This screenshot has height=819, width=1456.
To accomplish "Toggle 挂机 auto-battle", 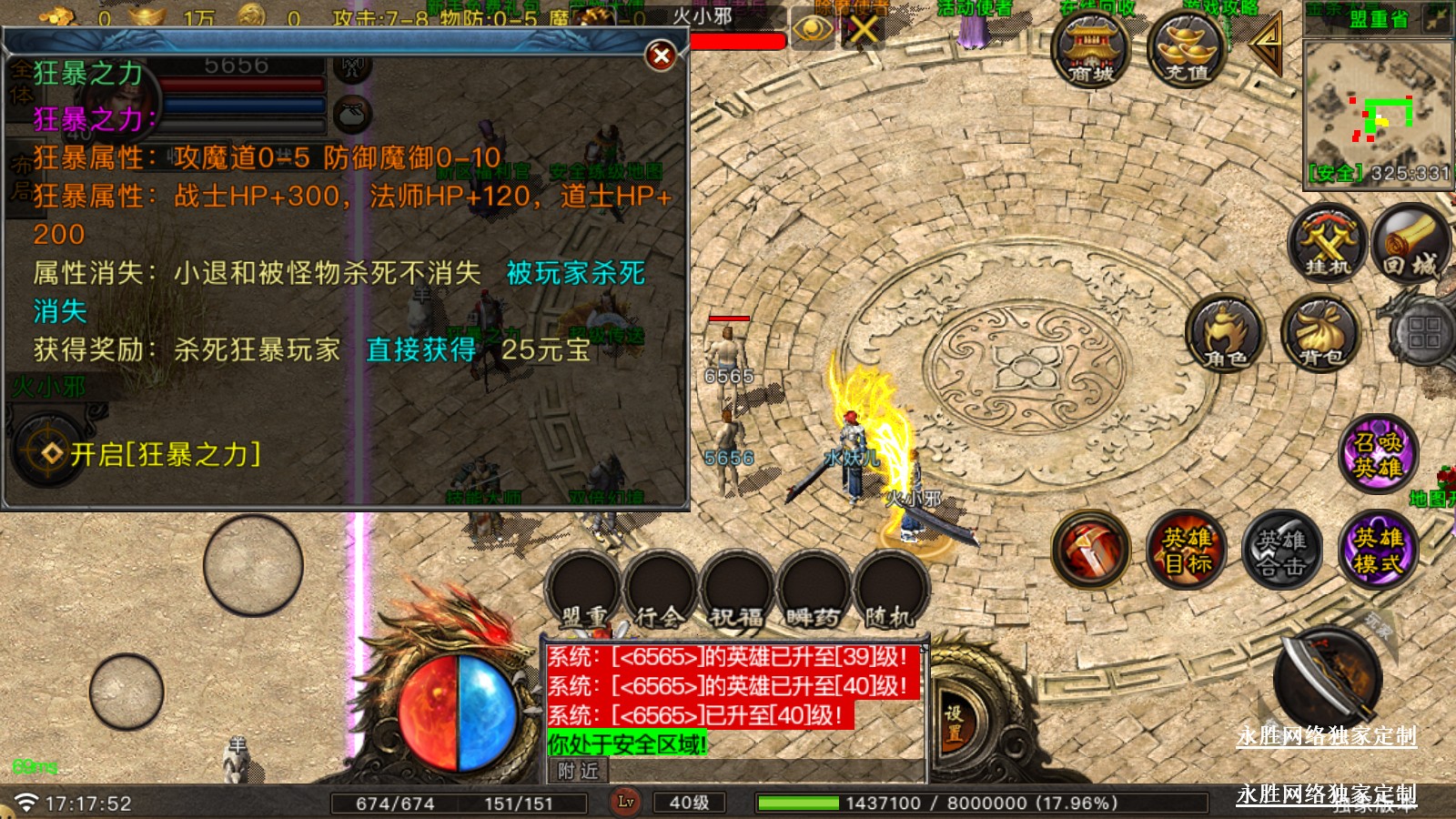I will (1328, 242).
